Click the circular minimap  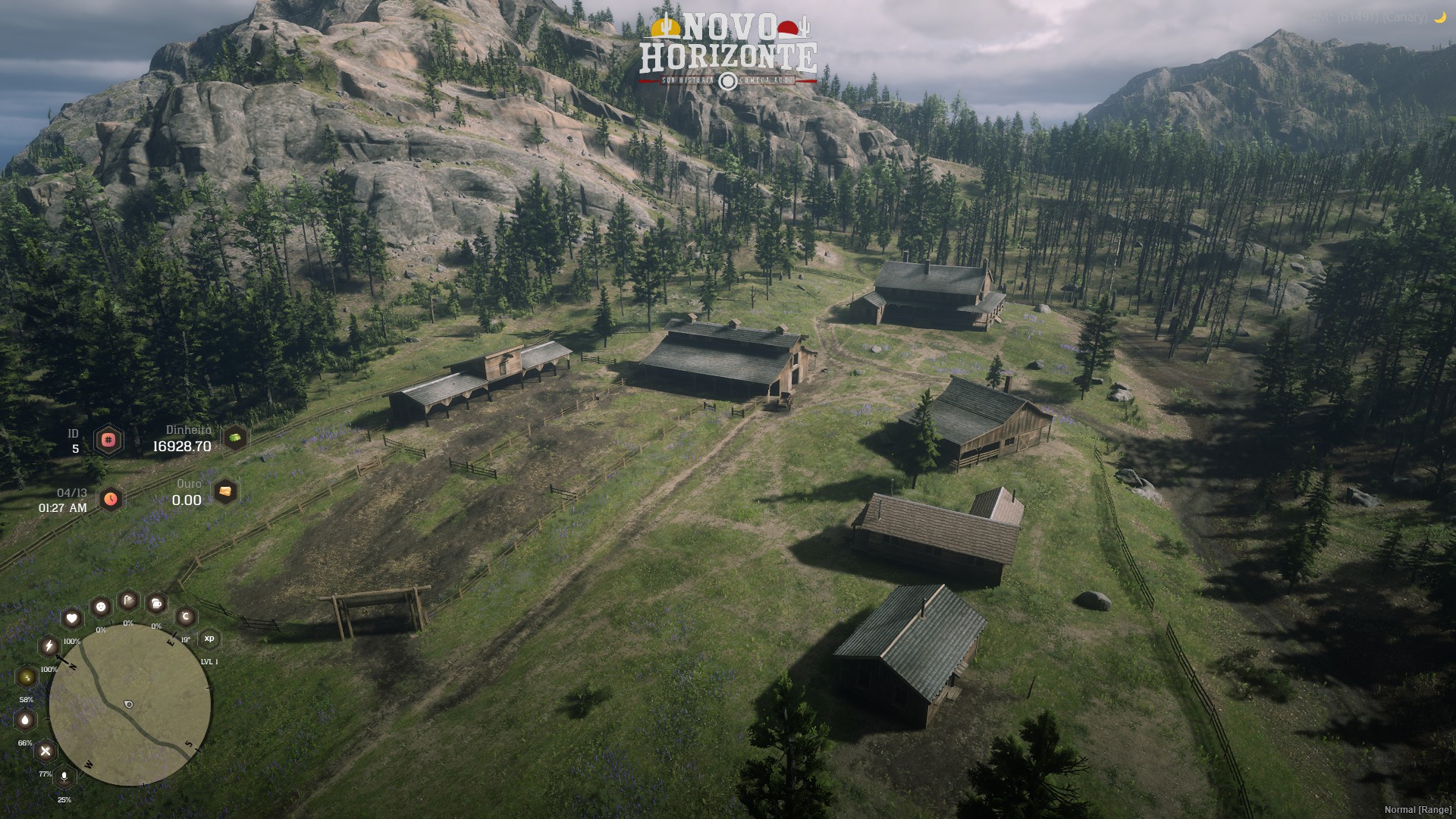130,706
